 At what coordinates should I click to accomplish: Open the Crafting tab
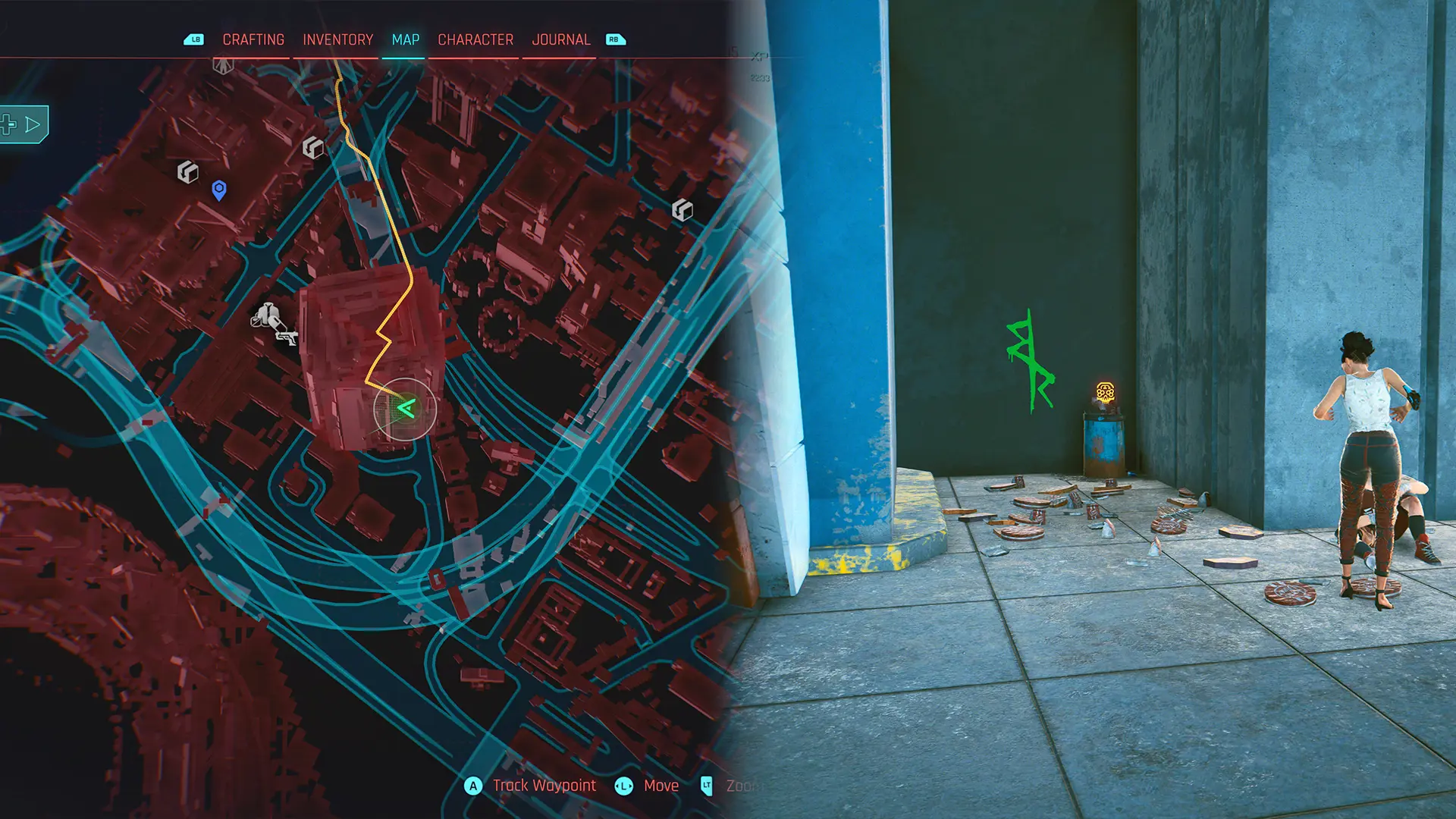(253, 39)
